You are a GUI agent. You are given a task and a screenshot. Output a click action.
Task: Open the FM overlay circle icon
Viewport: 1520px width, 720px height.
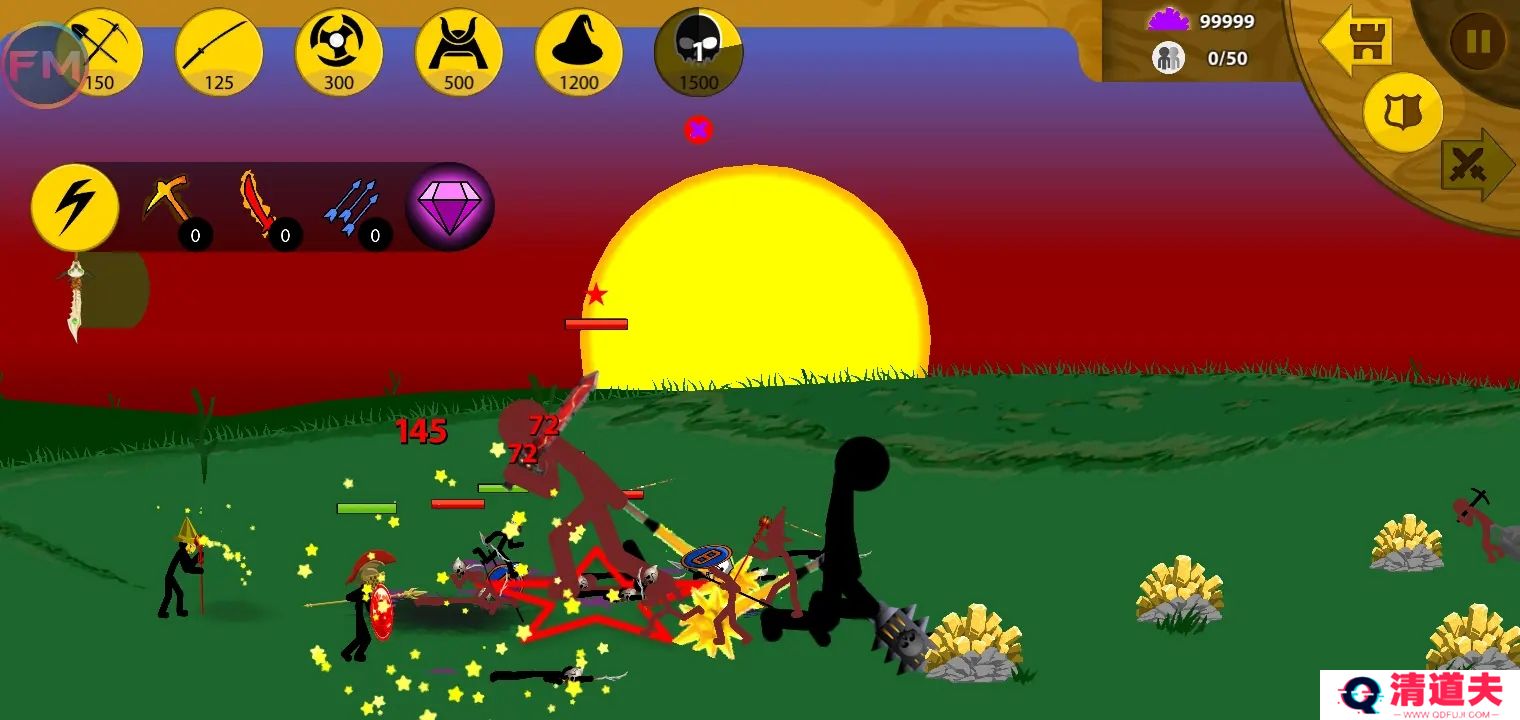[42, 66]
